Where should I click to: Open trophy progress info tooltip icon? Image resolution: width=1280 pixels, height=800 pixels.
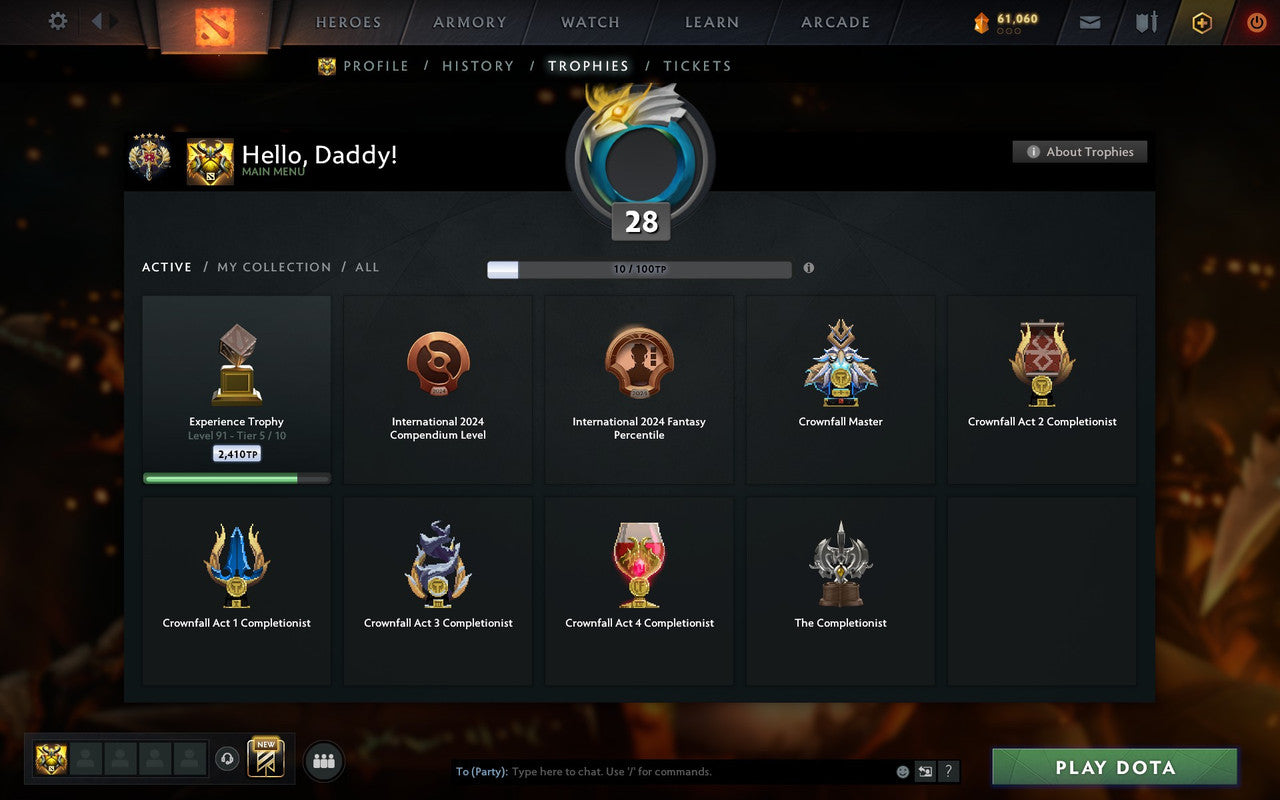click(809, 268)
